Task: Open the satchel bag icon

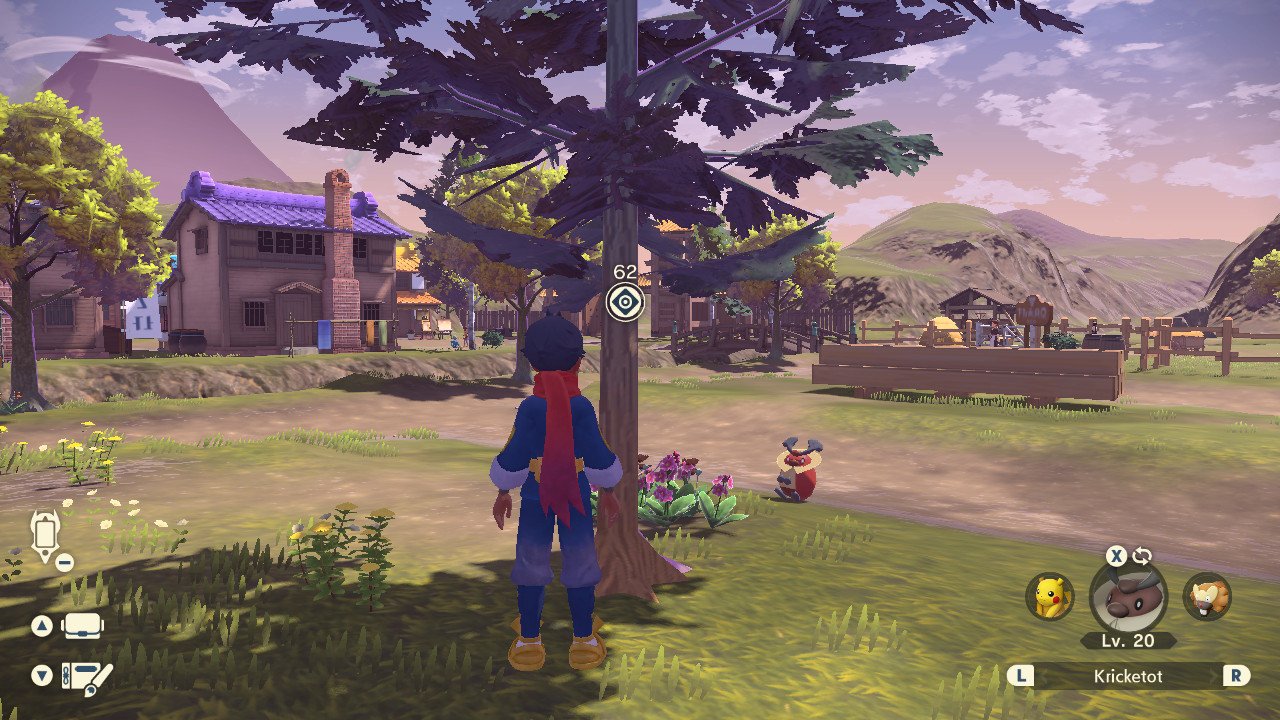Action: tap(84, 627)
